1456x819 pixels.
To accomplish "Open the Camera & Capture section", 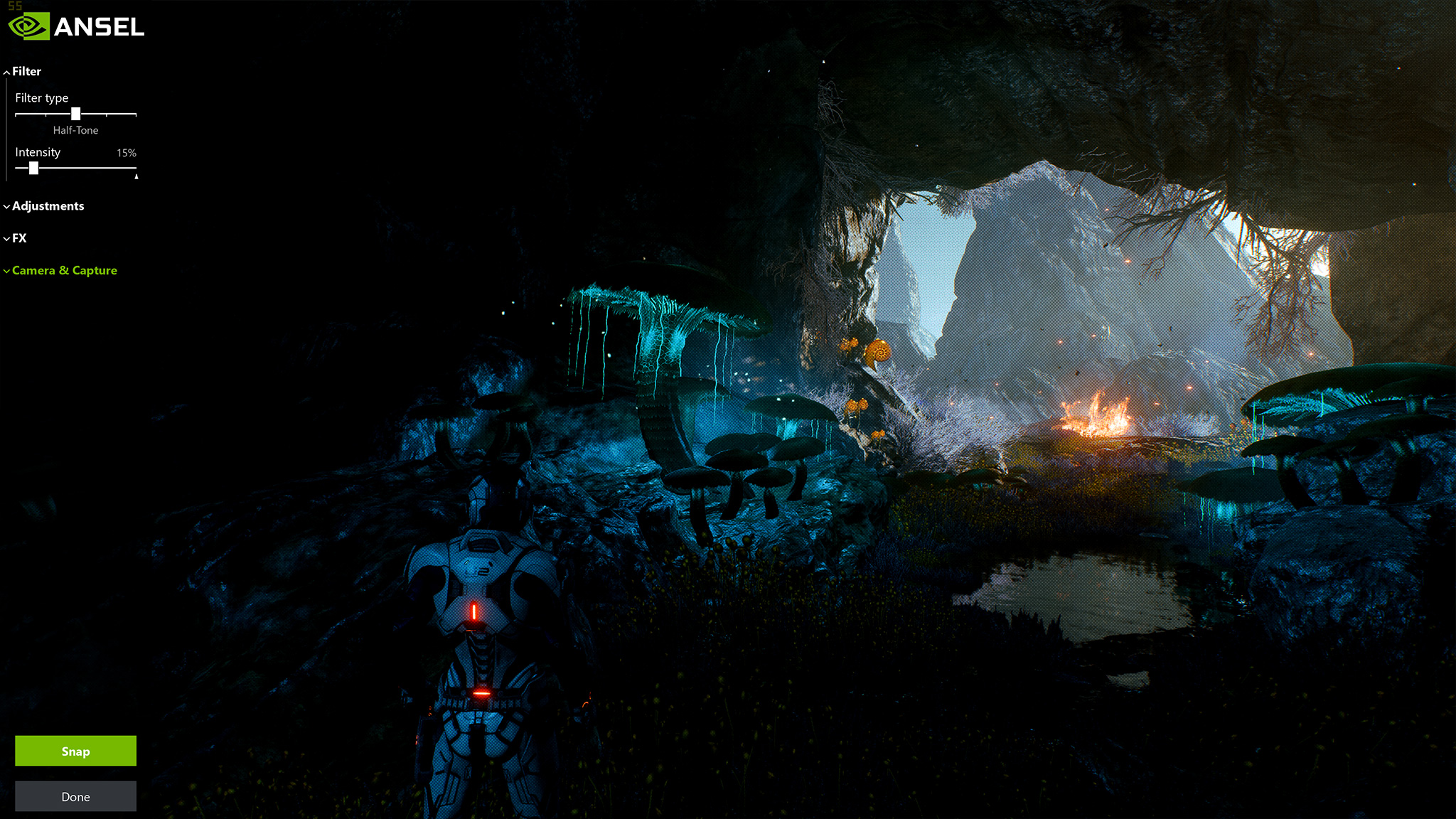I will click(x=64, y=270).
